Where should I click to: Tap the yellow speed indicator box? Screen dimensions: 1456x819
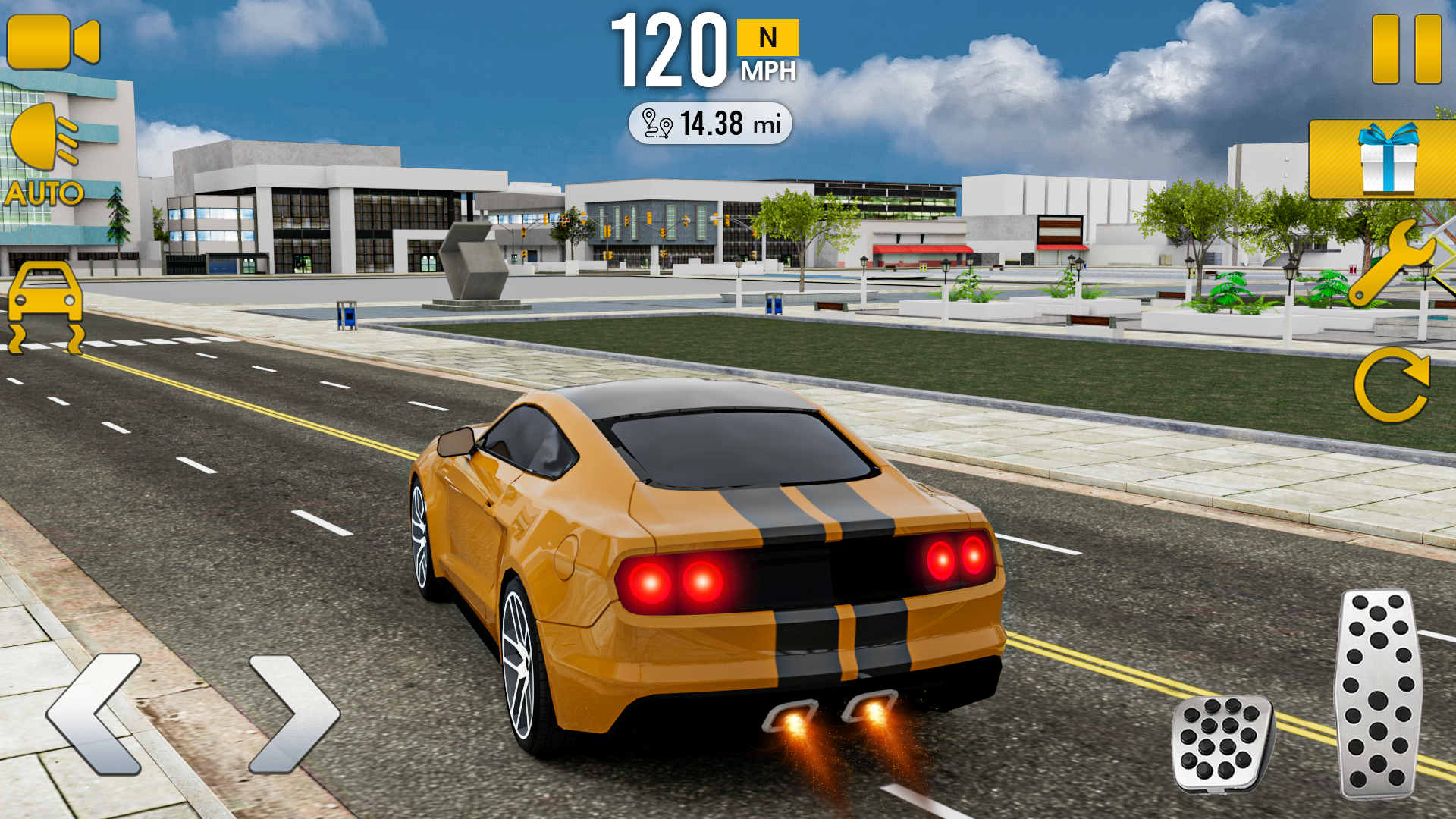[767, 36]
